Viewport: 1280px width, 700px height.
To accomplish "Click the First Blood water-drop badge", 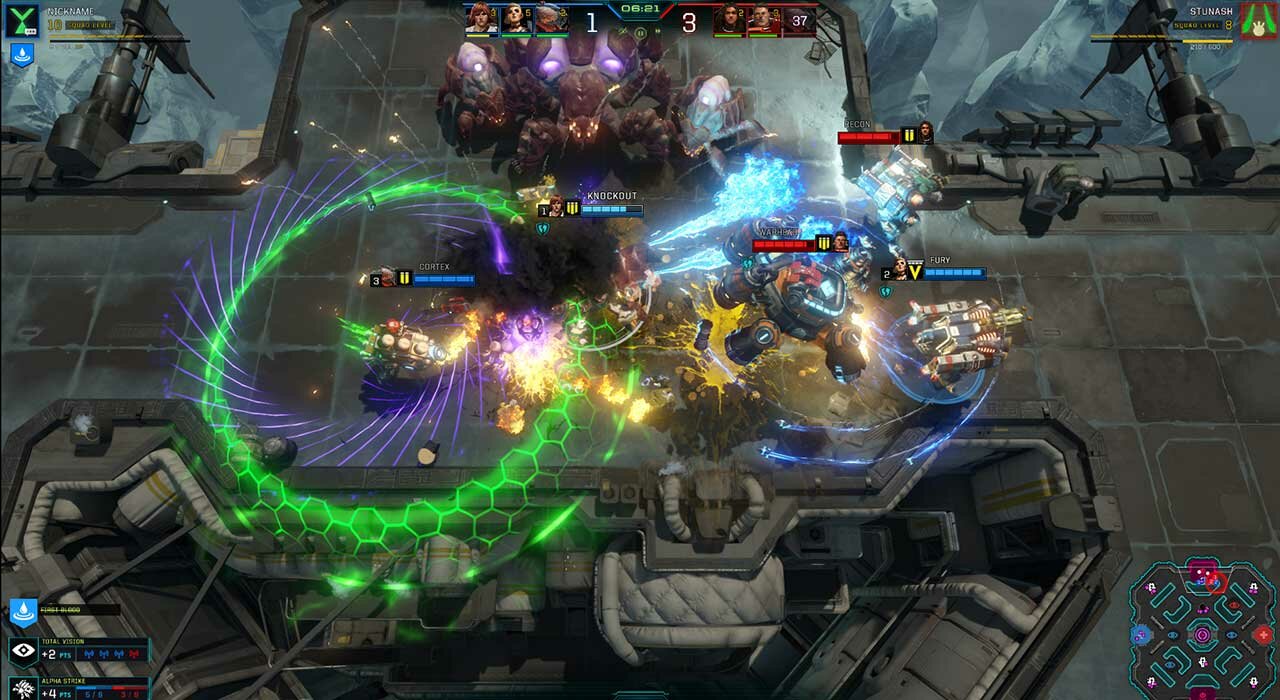I will (22, 610).
